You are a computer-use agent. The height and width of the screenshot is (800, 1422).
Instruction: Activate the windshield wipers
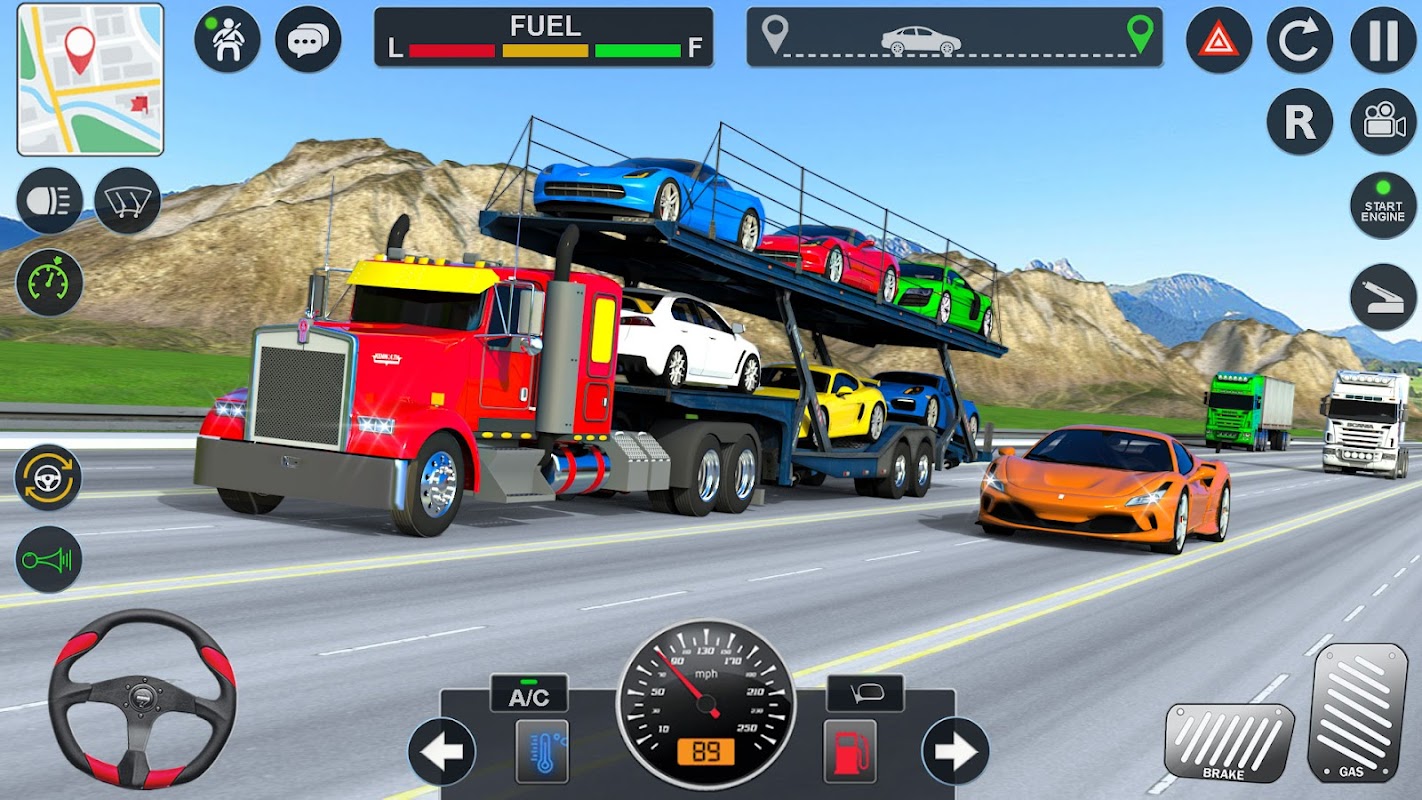click(128, 201)
